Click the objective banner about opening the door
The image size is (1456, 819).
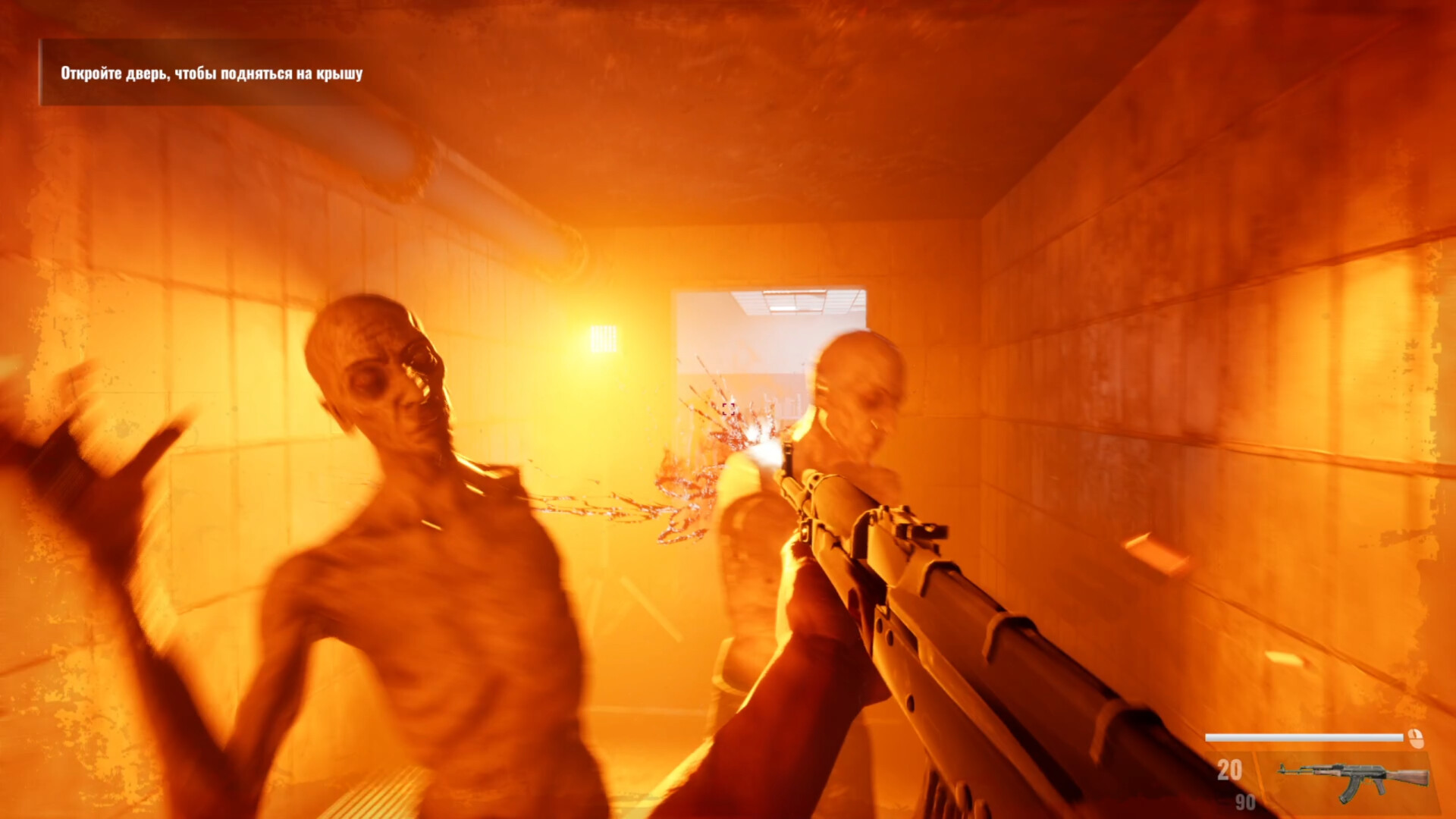pyautogui.click(x=212, y=74)
